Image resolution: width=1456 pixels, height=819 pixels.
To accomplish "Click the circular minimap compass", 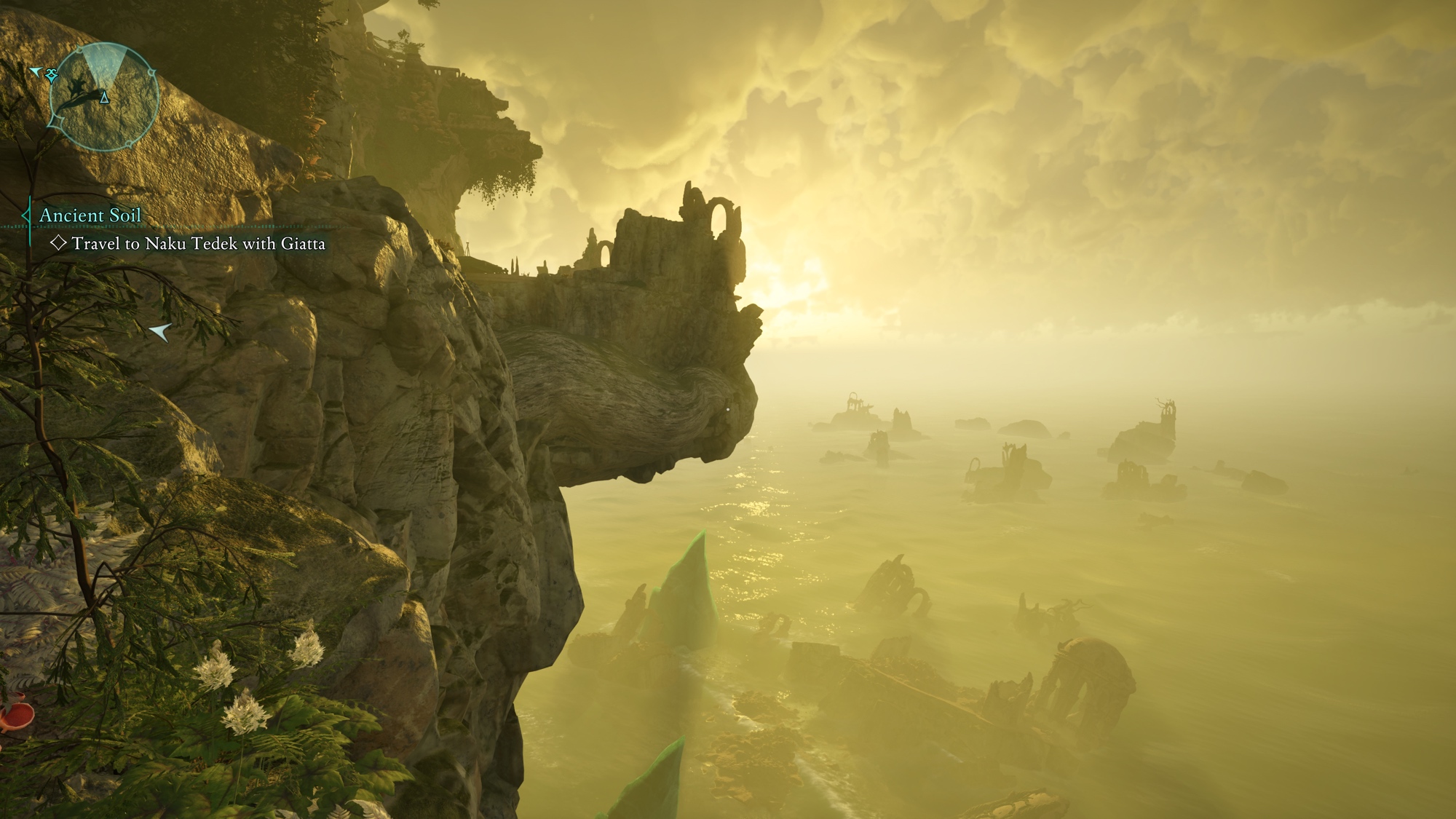I will coord(103,97).
